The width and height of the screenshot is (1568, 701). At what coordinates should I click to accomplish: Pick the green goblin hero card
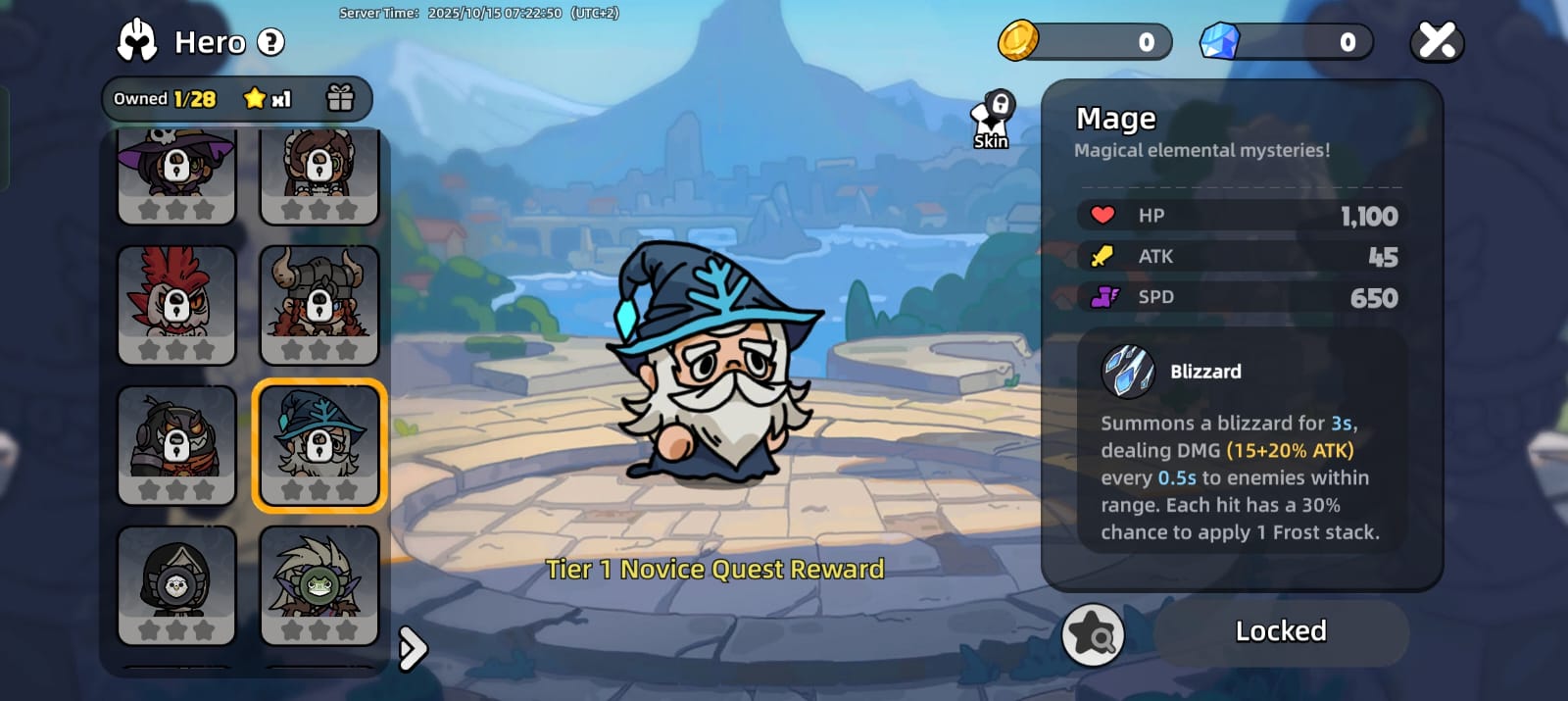pos(318,585)
